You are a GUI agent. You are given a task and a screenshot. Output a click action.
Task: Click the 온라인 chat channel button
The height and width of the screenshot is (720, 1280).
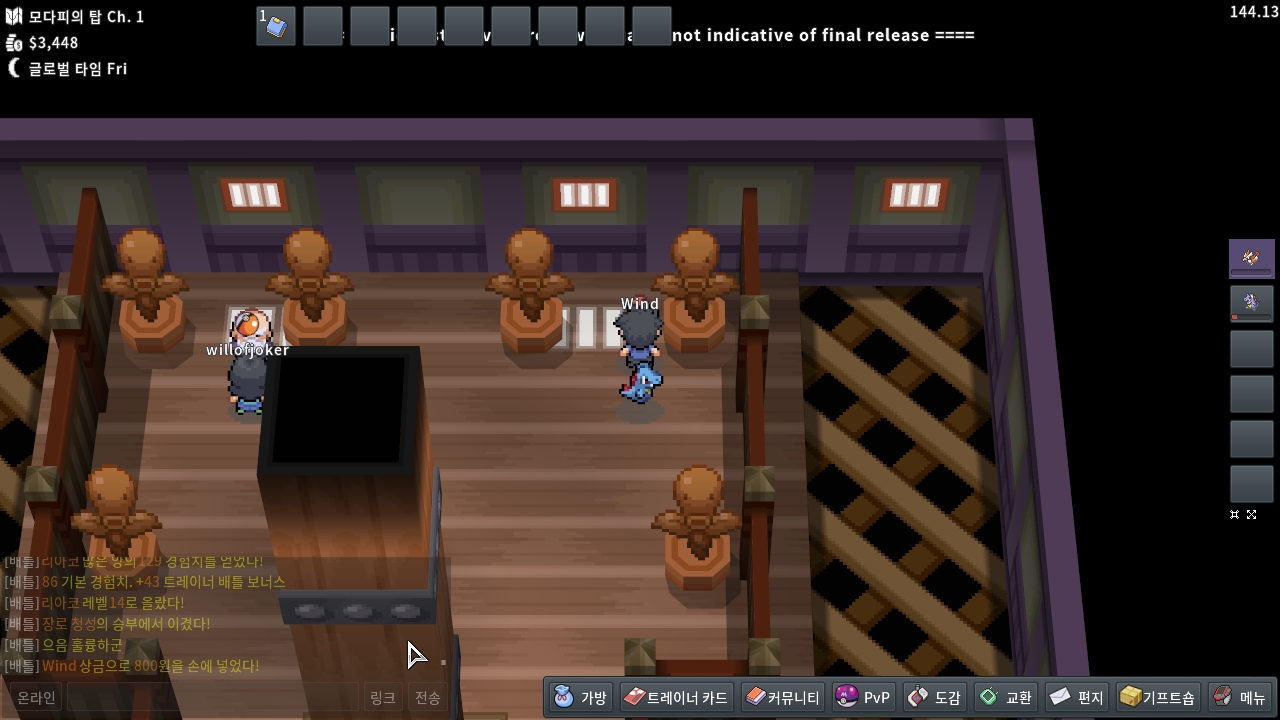[36, 697]
